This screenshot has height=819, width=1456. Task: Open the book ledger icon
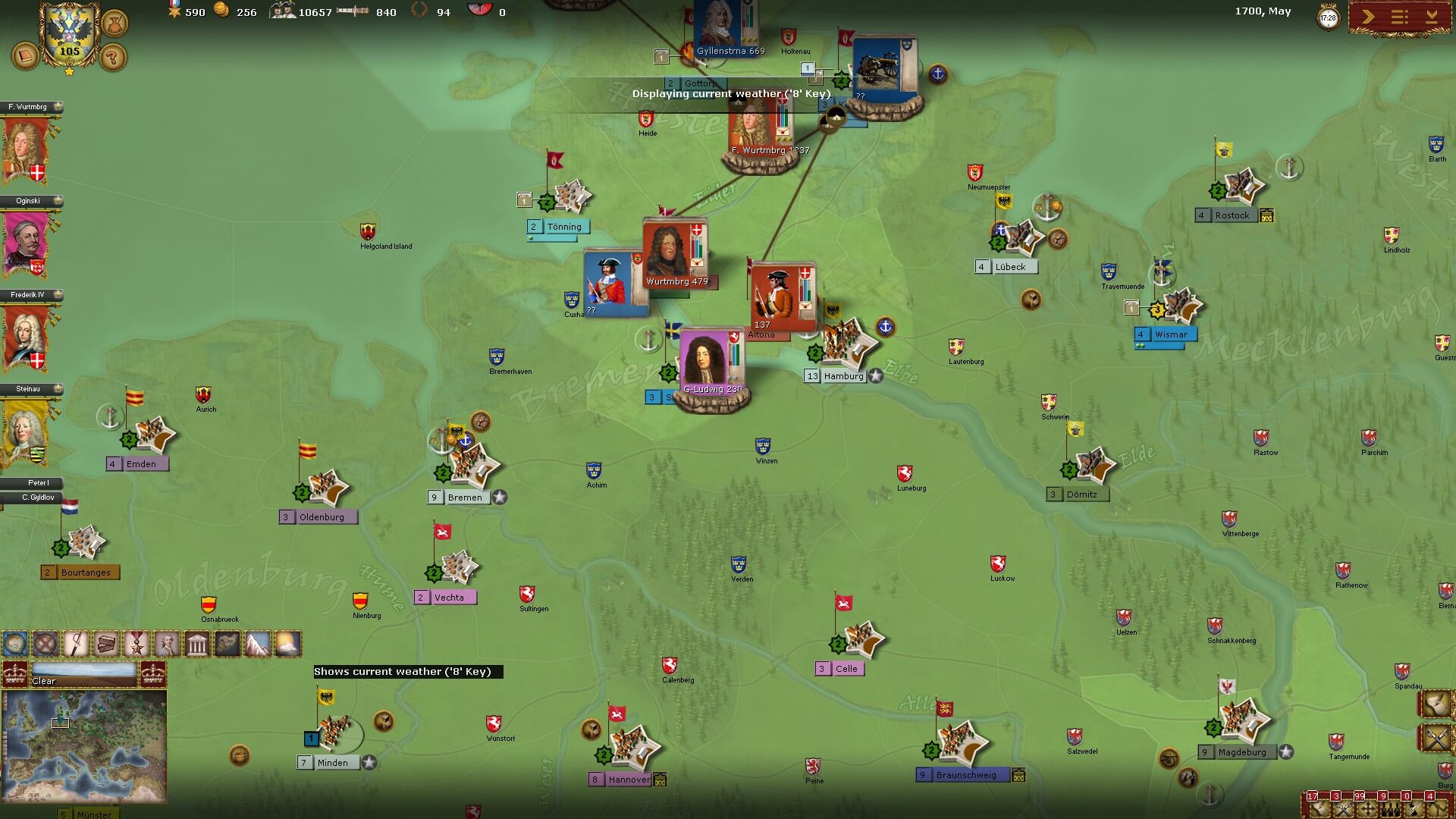coord(25,56)
